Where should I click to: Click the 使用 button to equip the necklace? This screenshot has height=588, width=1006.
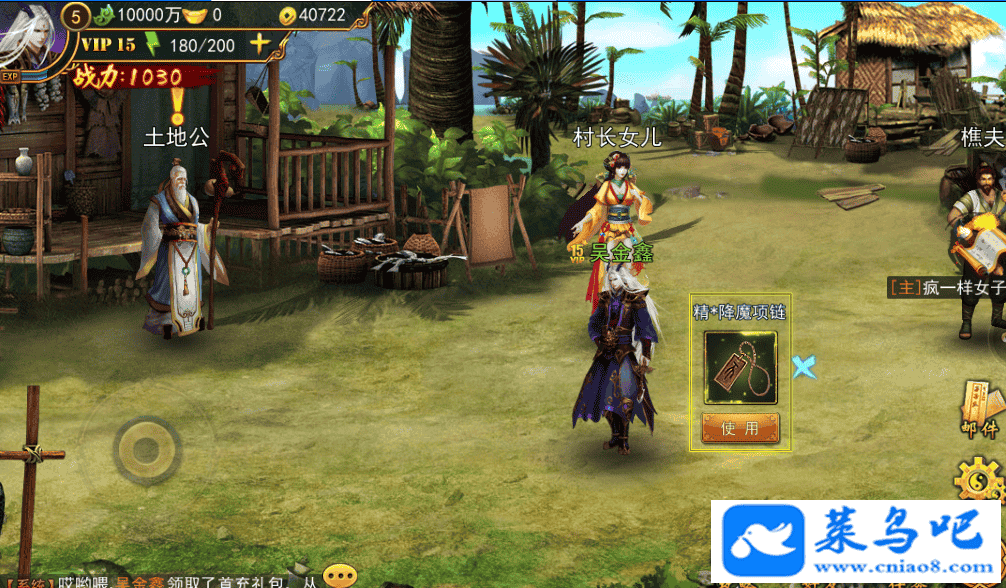click(740, 428)
